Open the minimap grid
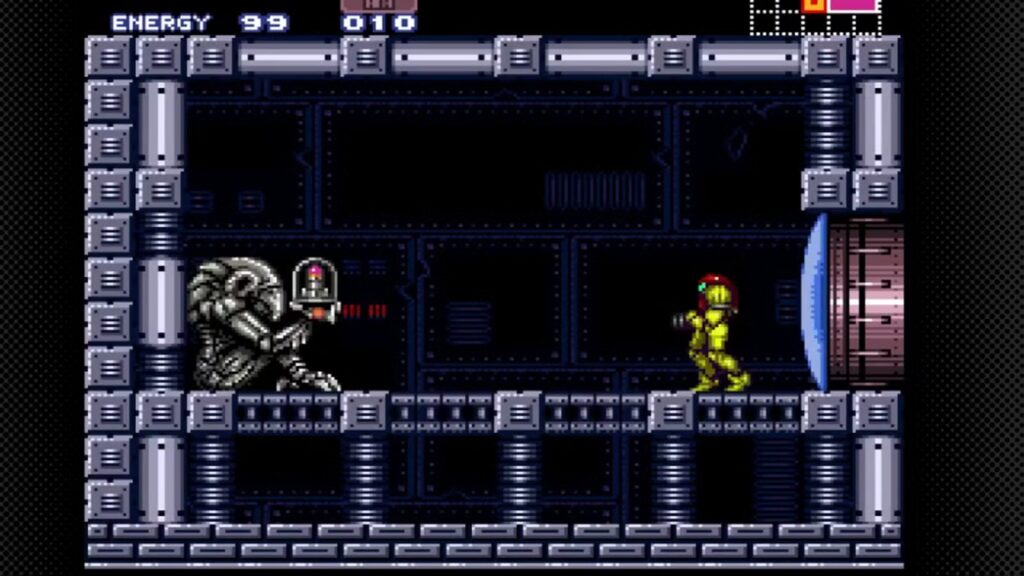The height and width of the screenshot is (576, 1024). coord(815,15)
